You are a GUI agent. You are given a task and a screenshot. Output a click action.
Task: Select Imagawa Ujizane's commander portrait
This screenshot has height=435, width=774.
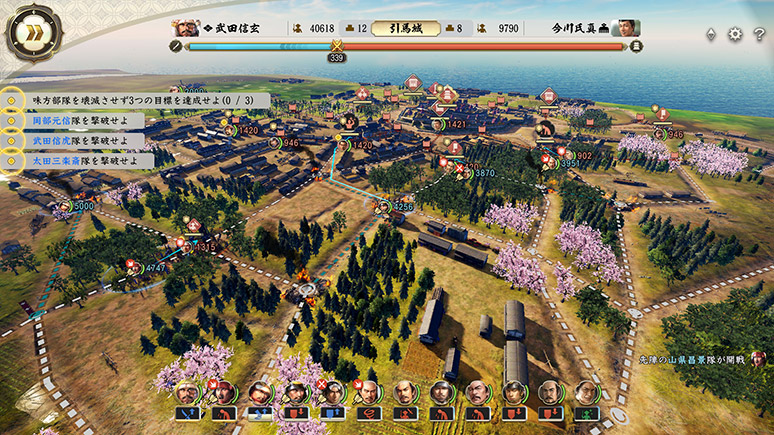click(625, 28)
